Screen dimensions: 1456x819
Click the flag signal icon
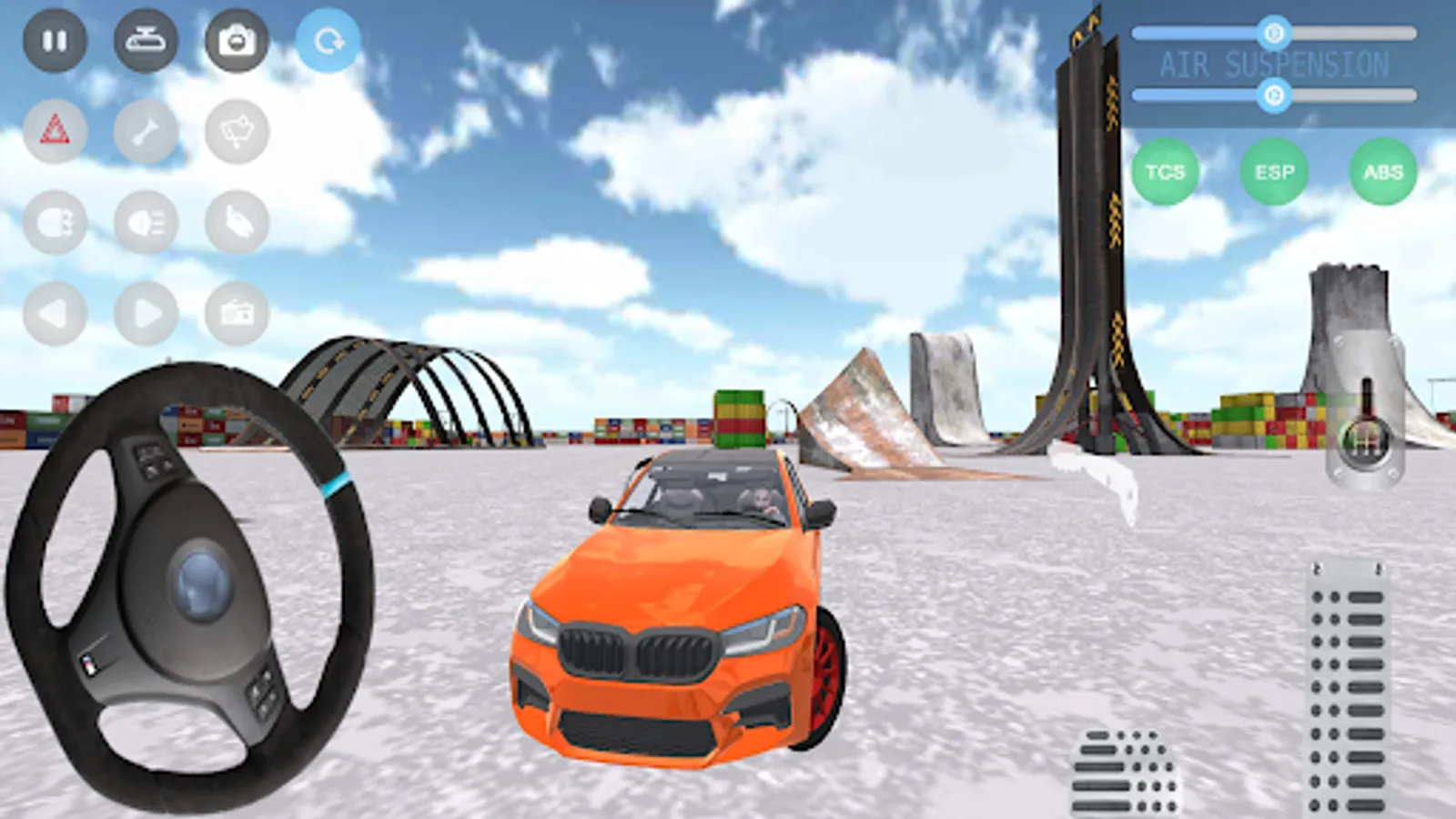[x=235, y=129]
